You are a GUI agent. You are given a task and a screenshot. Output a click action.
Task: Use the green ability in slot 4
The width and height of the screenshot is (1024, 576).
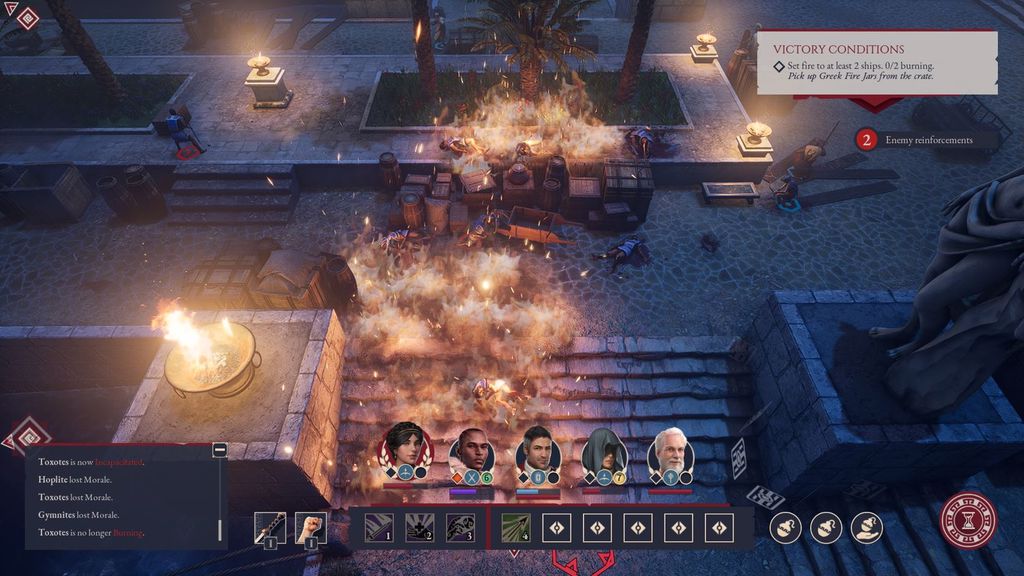tap(516, 526)
